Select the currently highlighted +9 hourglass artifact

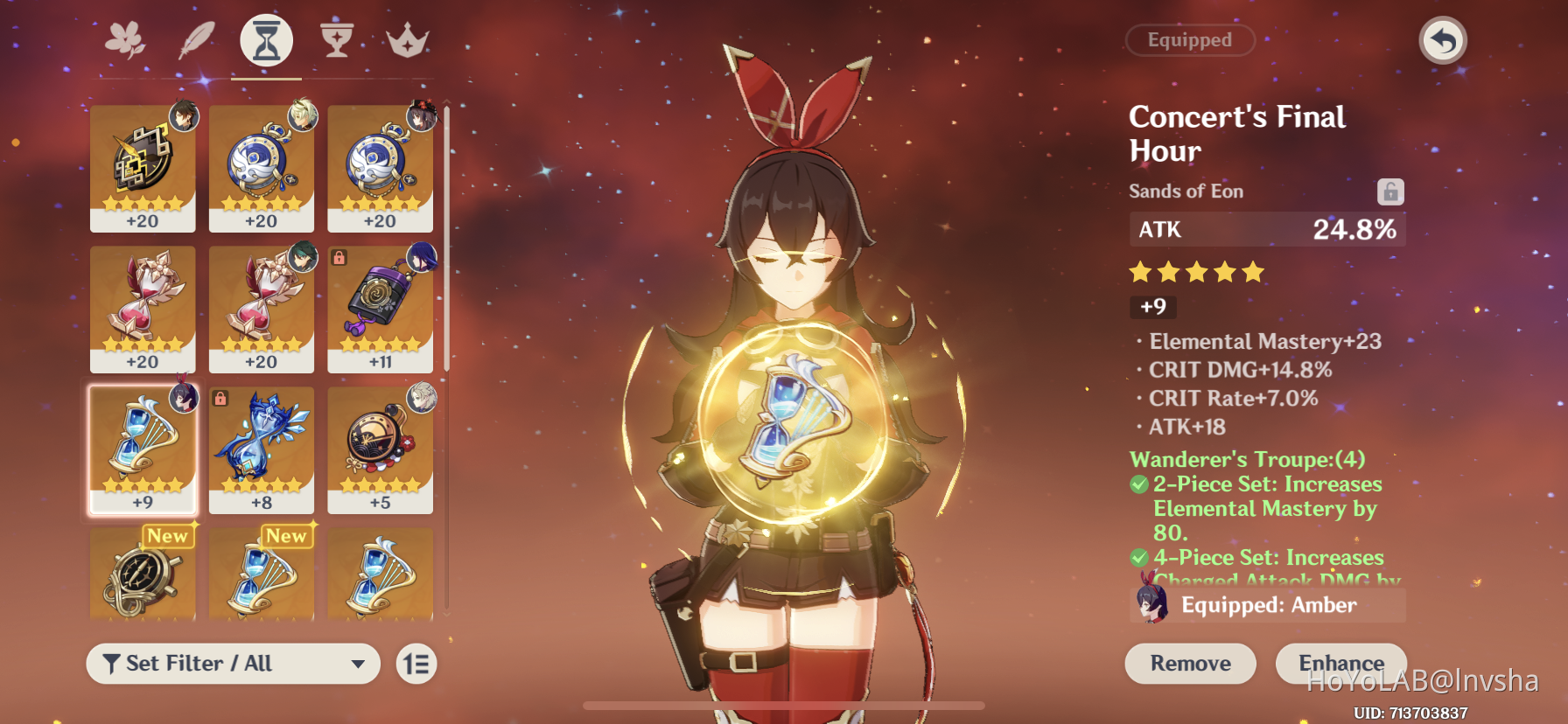pyautogui.click(x=143, y=450)
